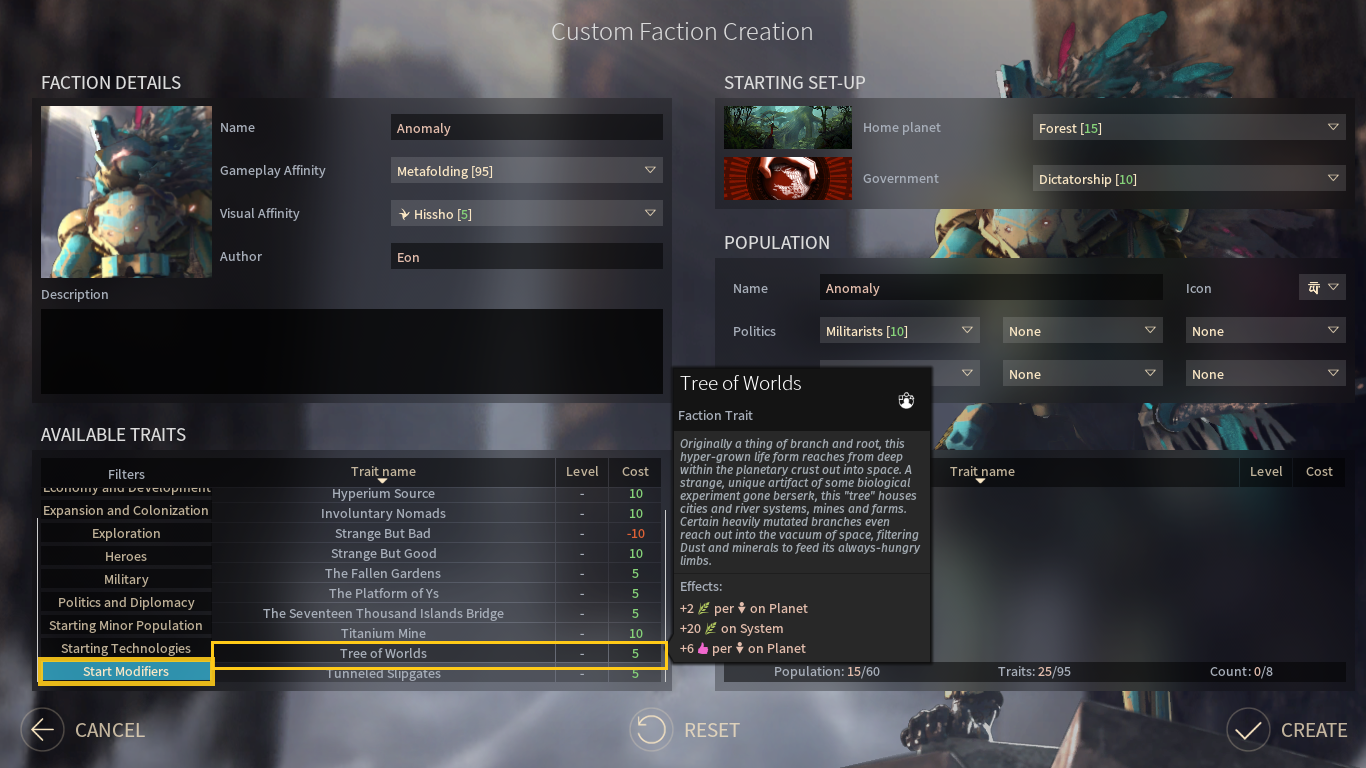
Task: Sort available traits by Cost
Action: (635, 471)
